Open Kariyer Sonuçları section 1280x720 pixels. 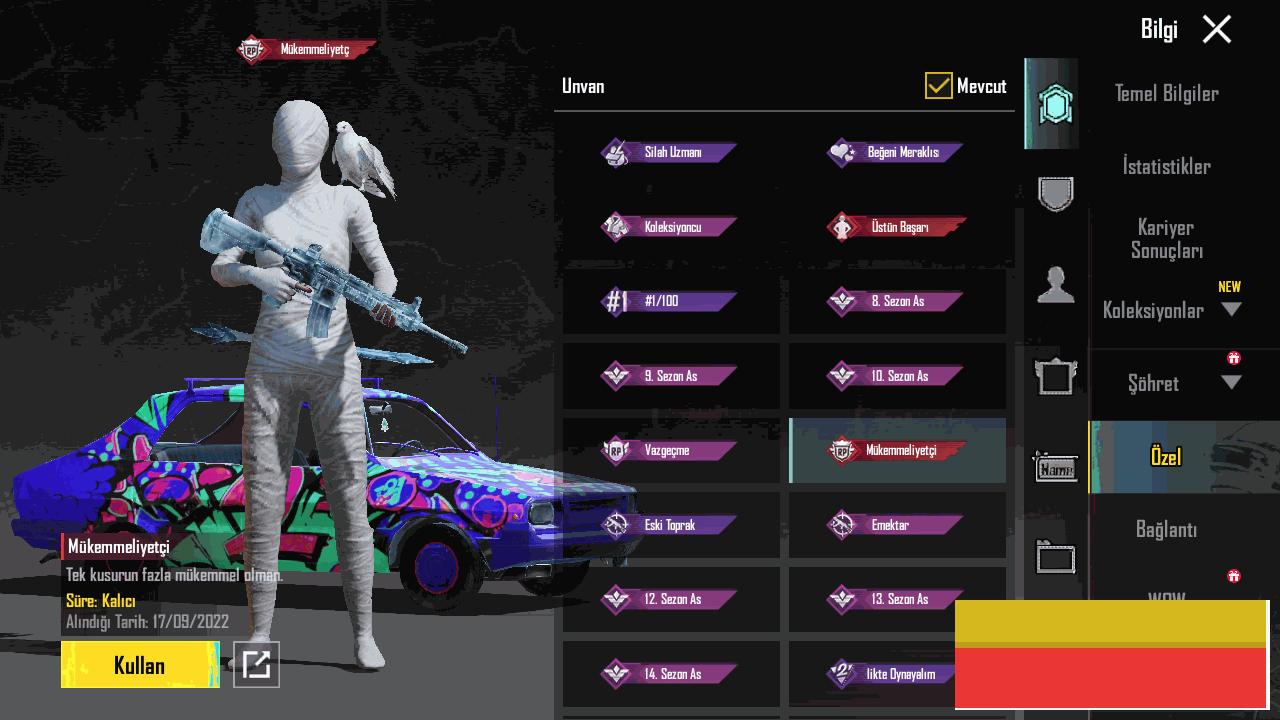click(x=1166, y=239)
